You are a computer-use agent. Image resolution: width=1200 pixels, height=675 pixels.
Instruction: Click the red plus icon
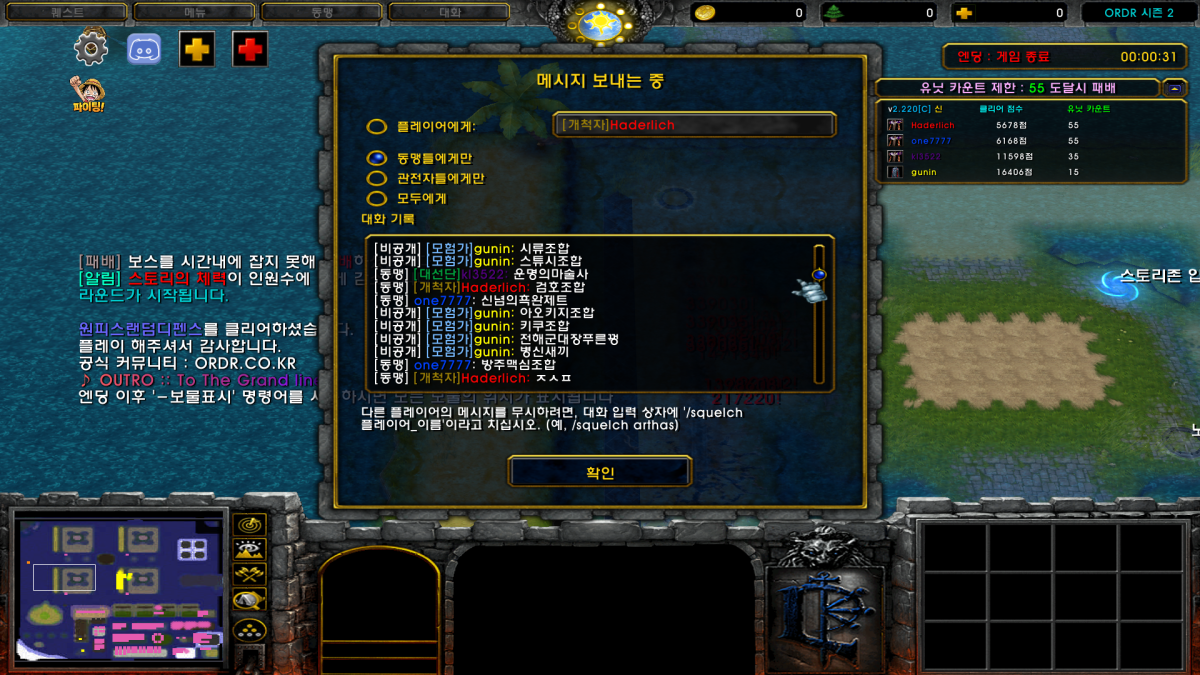point(250,48)
